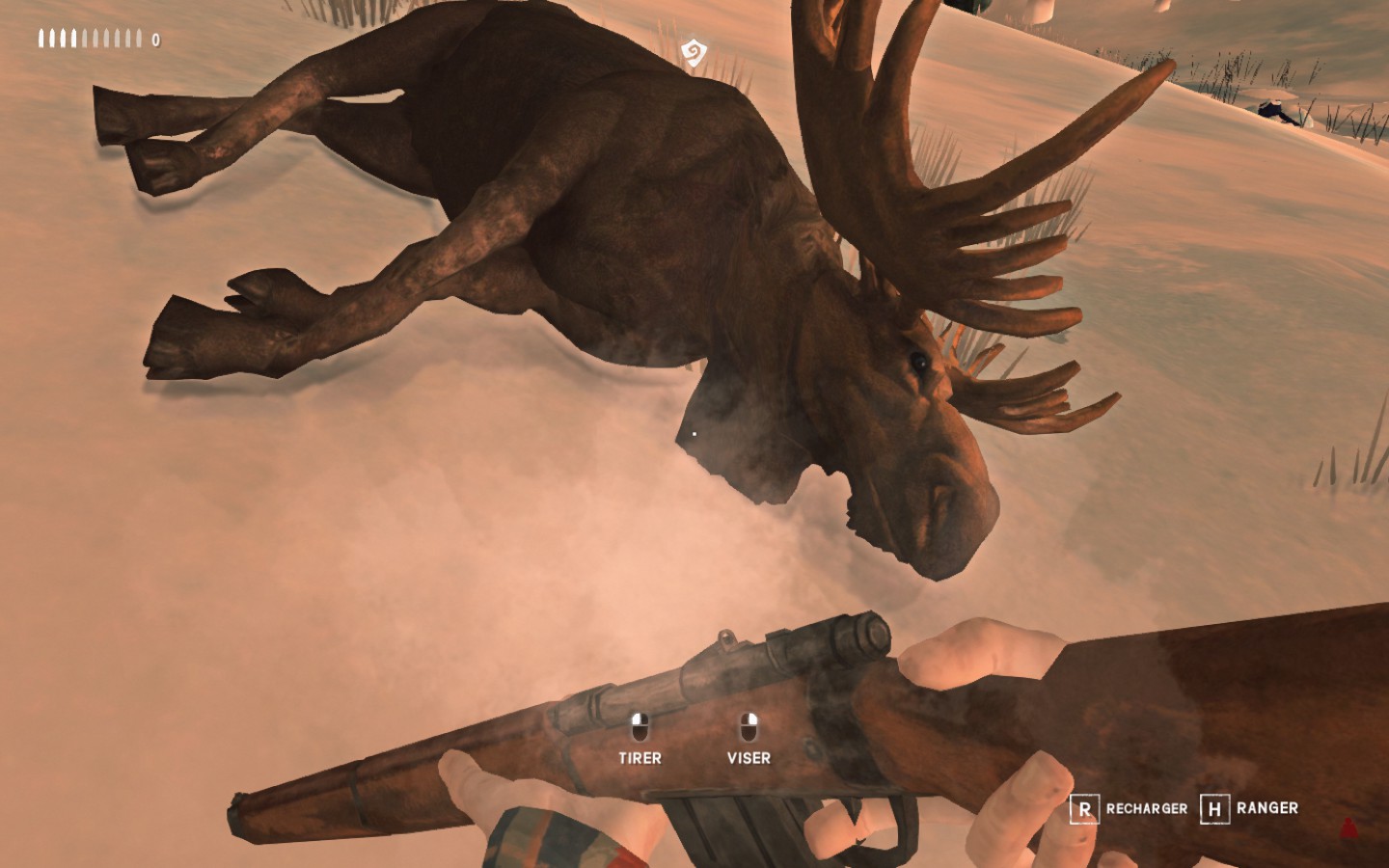
Task: Select the red carry-weight warning icon
Action: [x=1348, y=827]
